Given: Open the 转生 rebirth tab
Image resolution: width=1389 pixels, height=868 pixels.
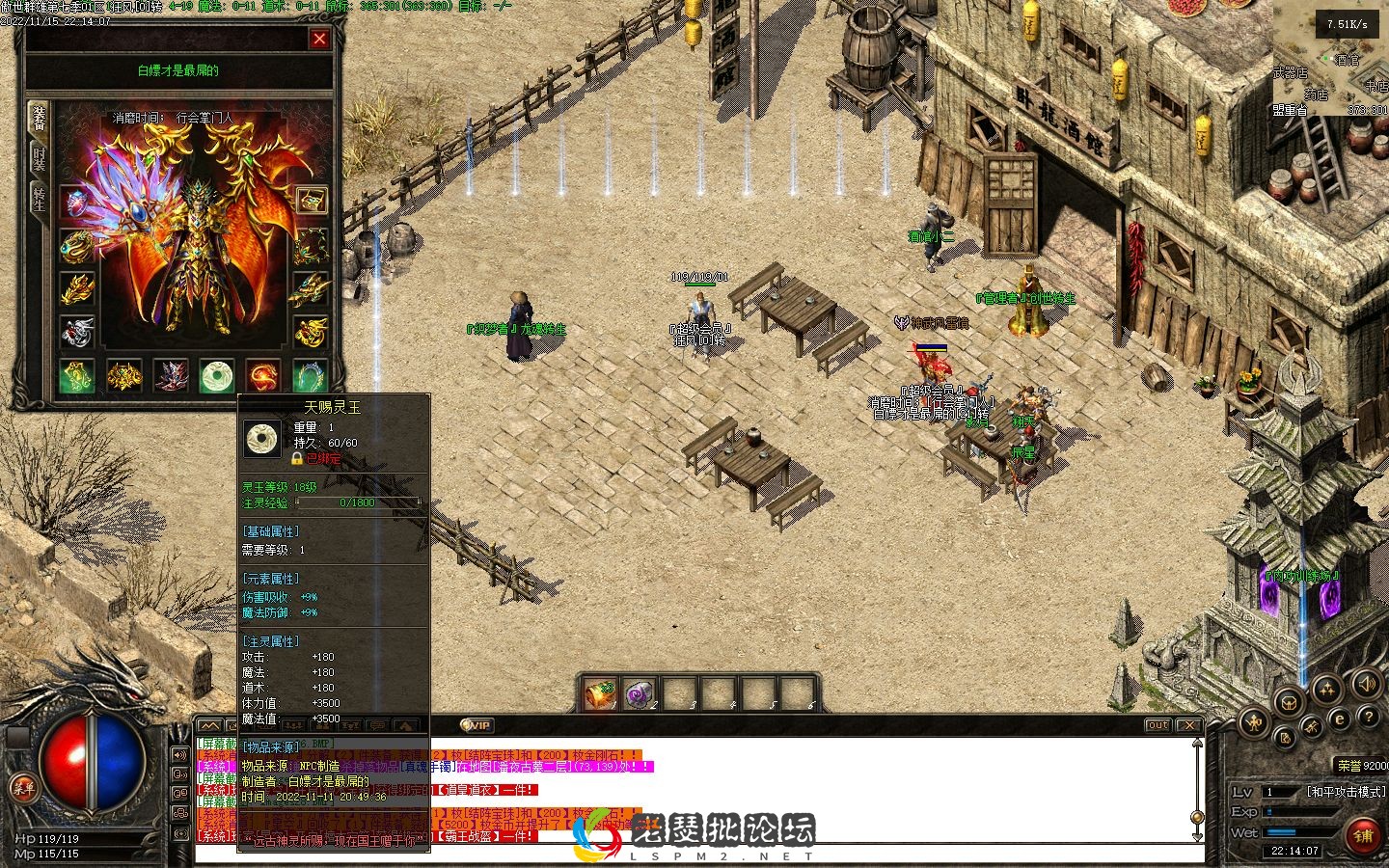Looking at the screenshot, I should (x=39, y=200).
